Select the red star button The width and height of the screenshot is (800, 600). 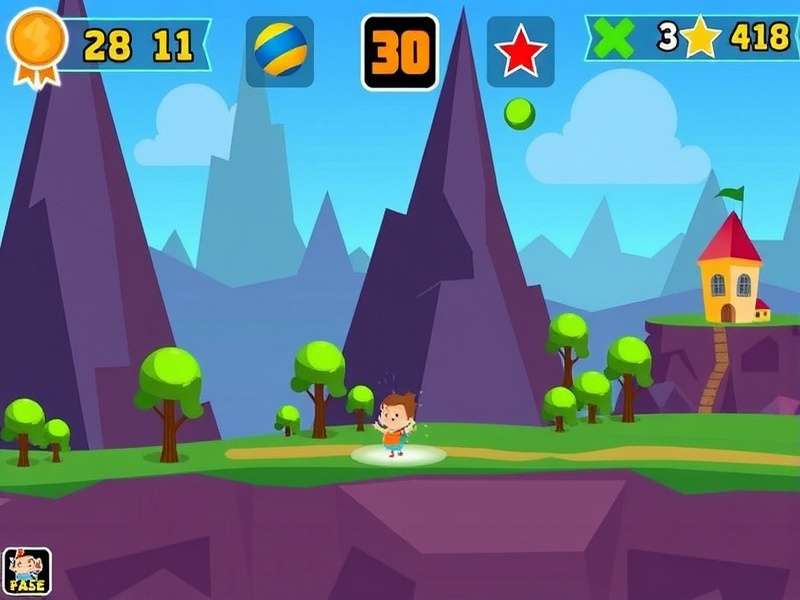click(520, 51)
